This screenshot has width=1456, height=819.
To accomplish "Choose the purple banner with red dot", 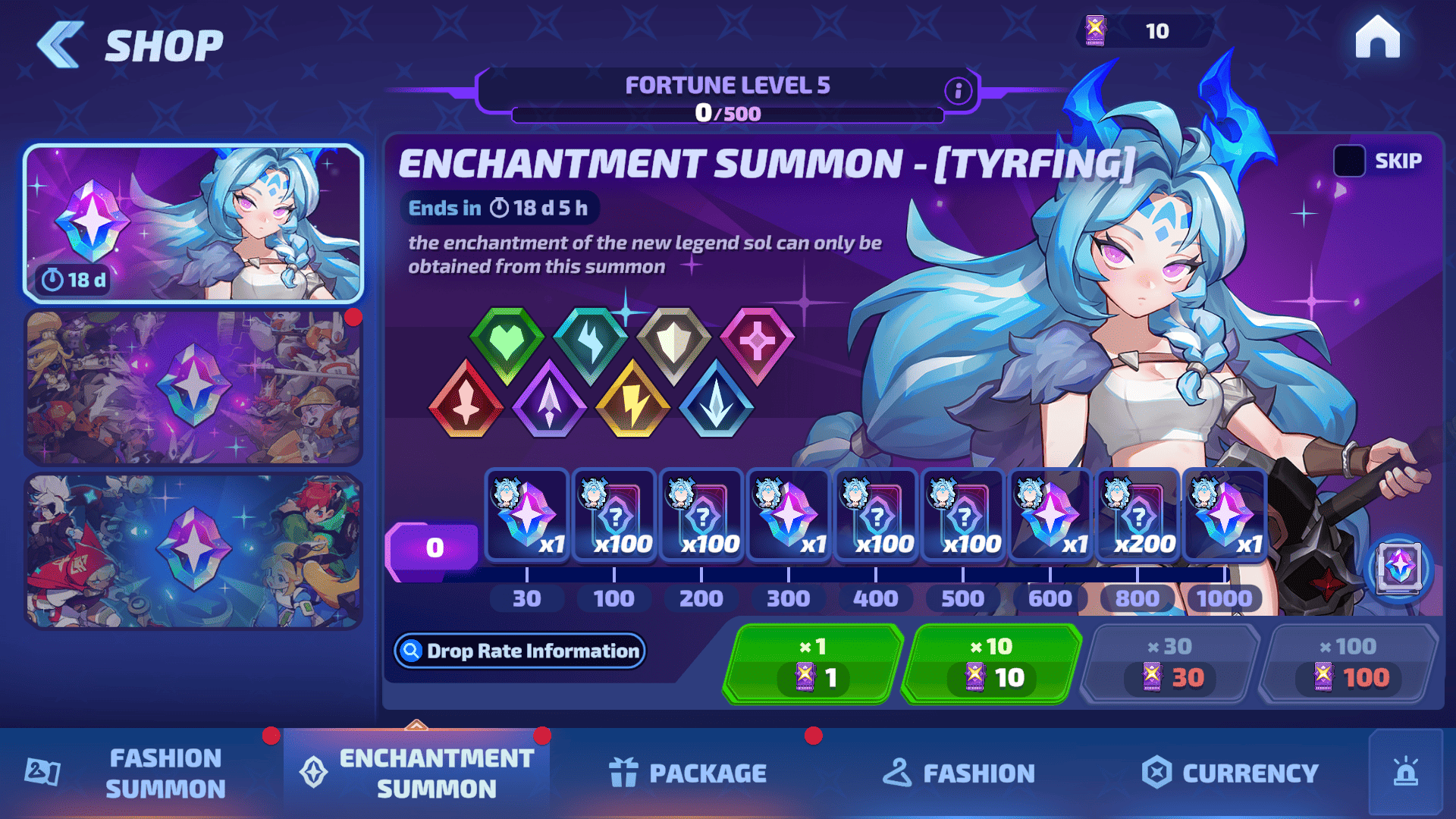I will pos(194,387).
